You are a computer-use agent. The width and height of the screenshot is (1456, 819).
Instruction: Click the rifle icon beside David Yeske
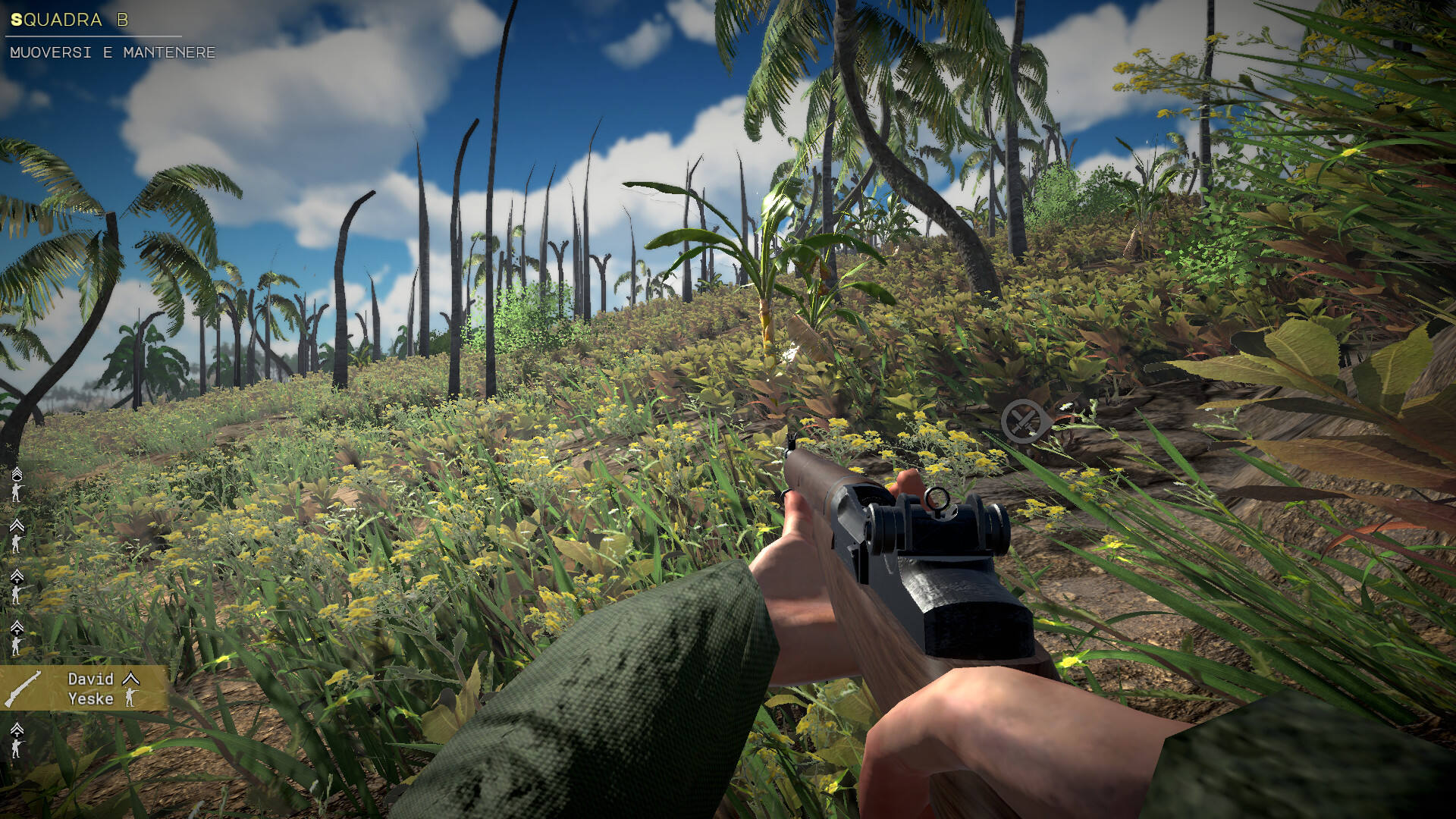pos(24,689)
